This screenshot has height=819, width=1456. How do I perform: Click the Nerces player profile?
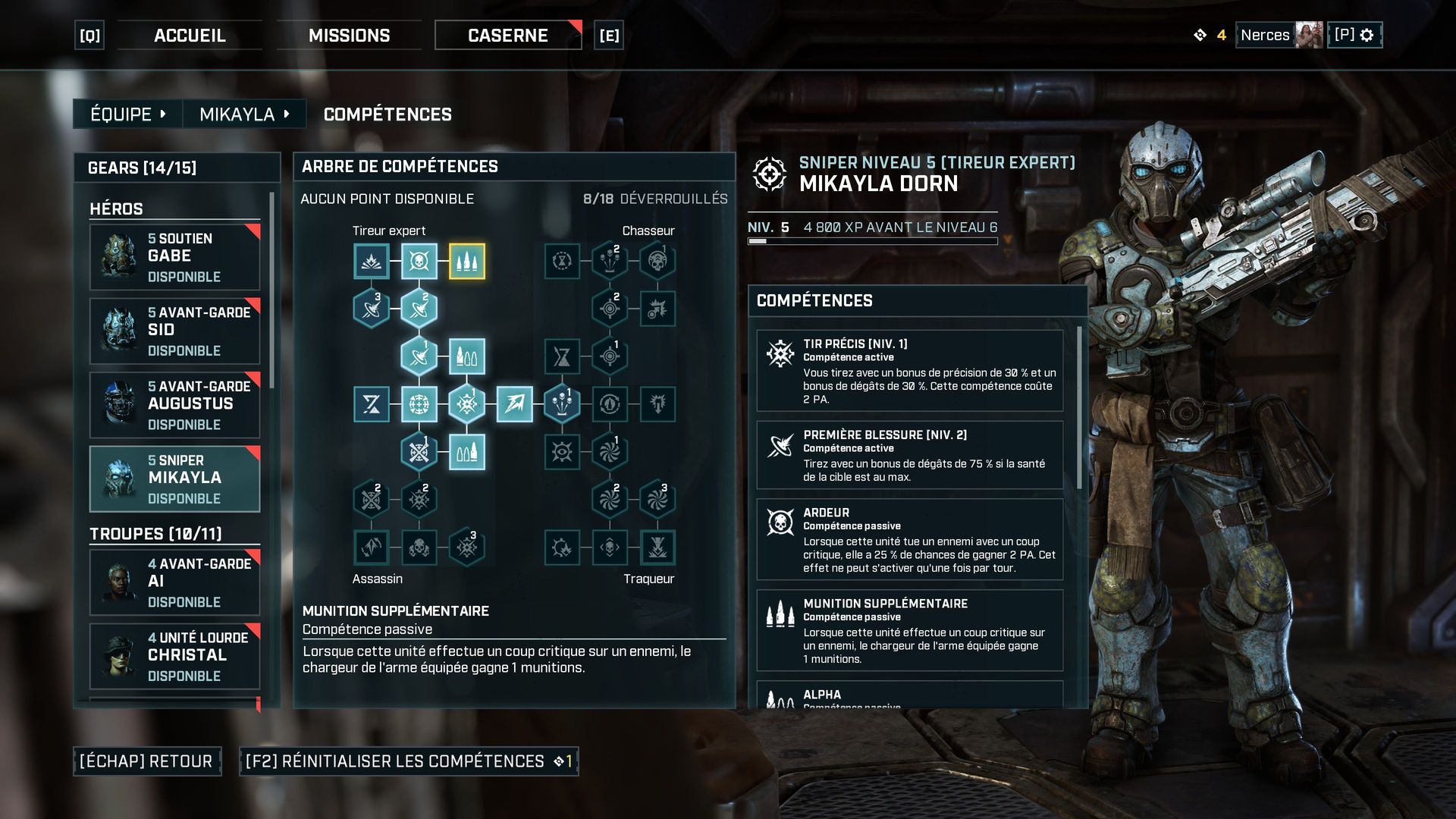click(x=1279, y=35)
